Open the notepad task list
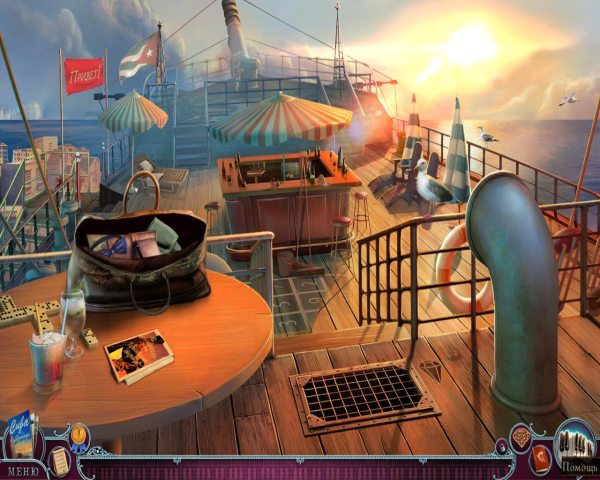Viewport: 600px width, 480px height. [61, 458]
